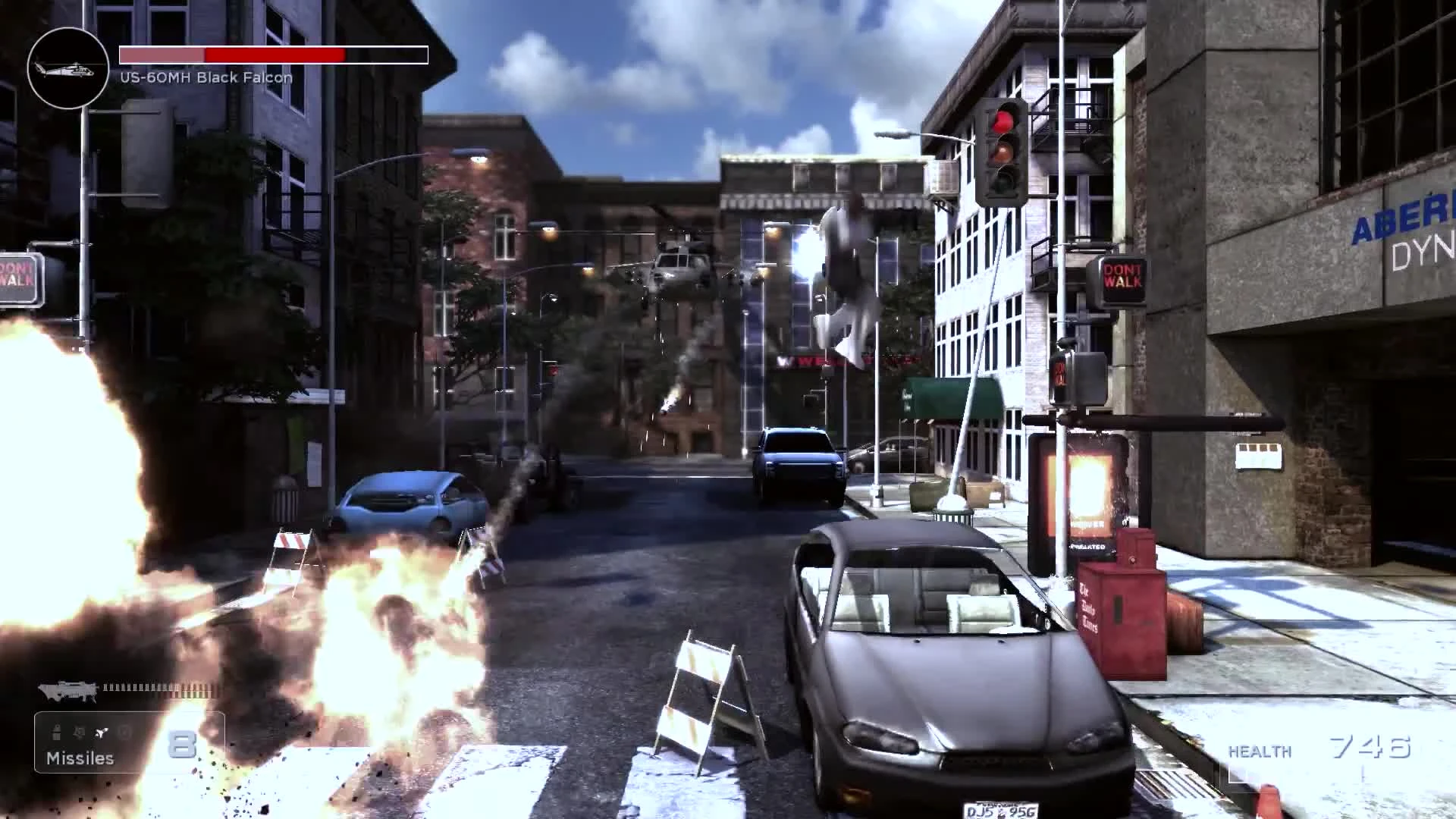Toggle the jet strike weapon slot
Image resolution: width=1456 pixels, height=819 pixels.
tap(101, 732)
